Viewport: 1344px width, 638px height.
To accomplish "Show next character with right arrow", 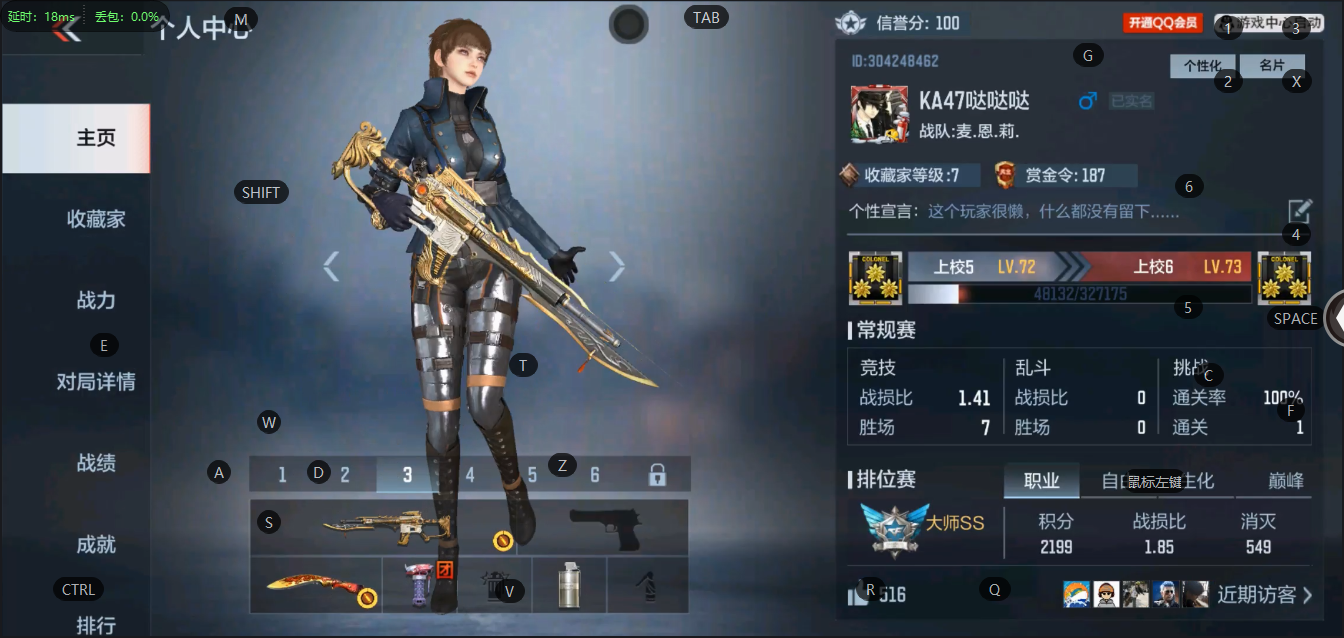I will [x=617, y=266].
